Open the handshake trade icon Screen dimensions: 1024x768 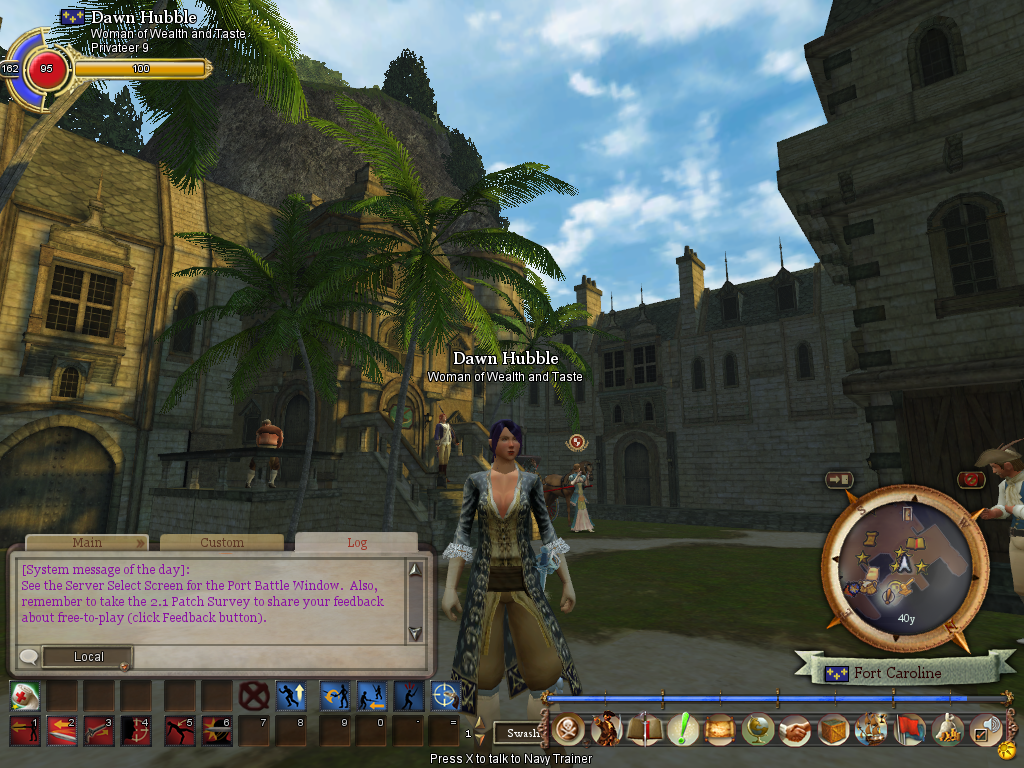click(796, 731)
